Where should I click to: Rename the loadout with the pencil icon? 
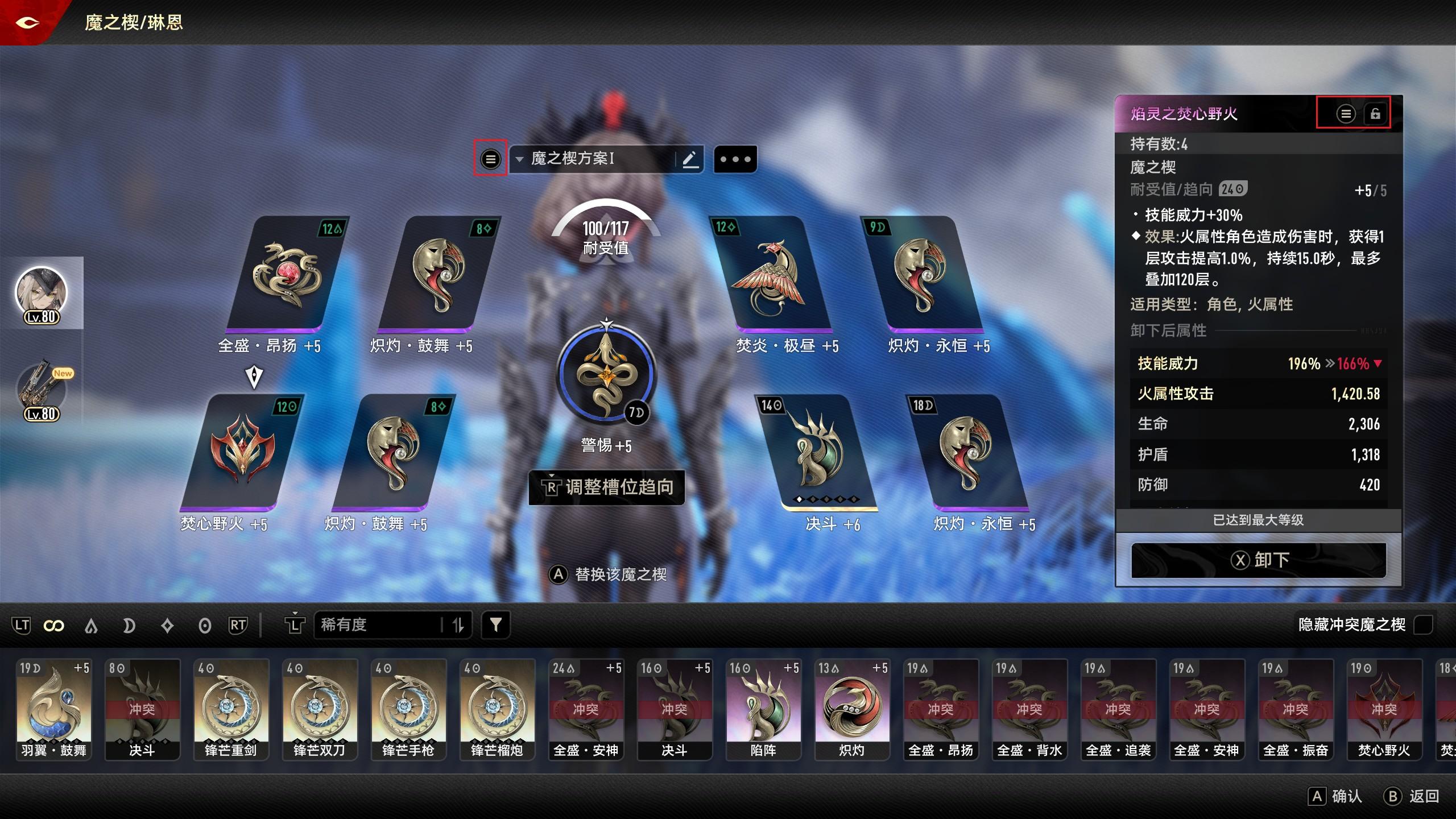690,159
